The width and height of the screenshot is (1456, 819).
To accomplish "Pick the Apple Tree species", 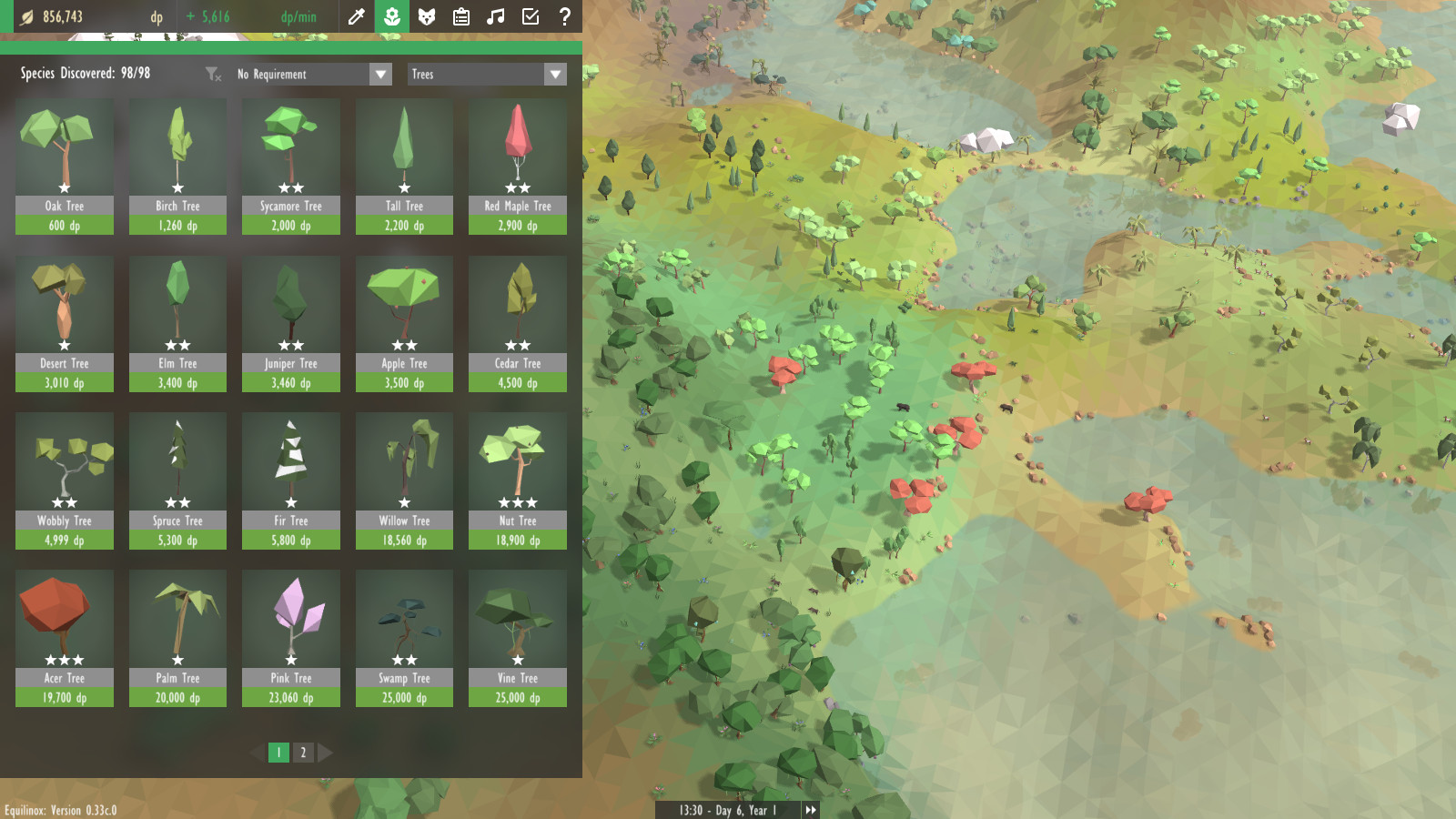I will click(x=404, y=324).
